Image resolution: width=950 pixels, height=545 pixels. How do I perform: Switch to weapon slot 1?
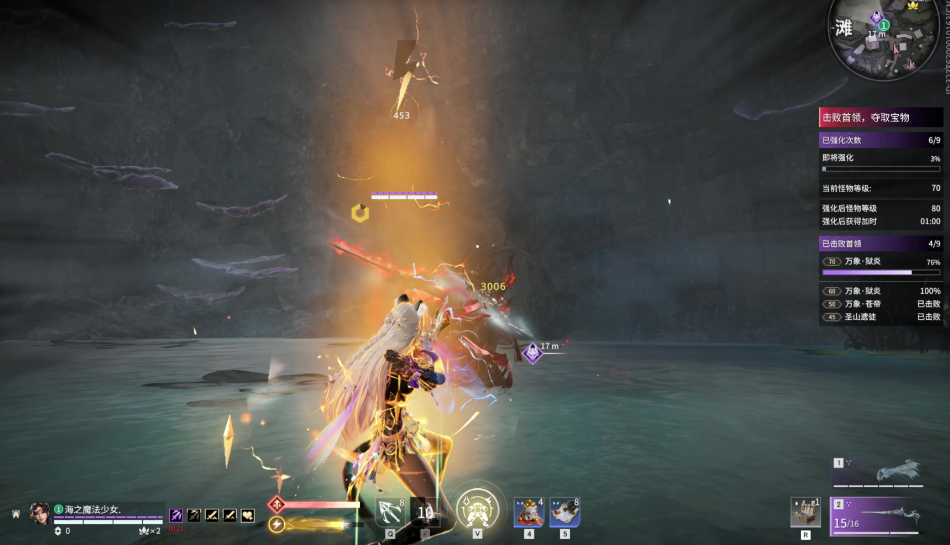(886, 472)
